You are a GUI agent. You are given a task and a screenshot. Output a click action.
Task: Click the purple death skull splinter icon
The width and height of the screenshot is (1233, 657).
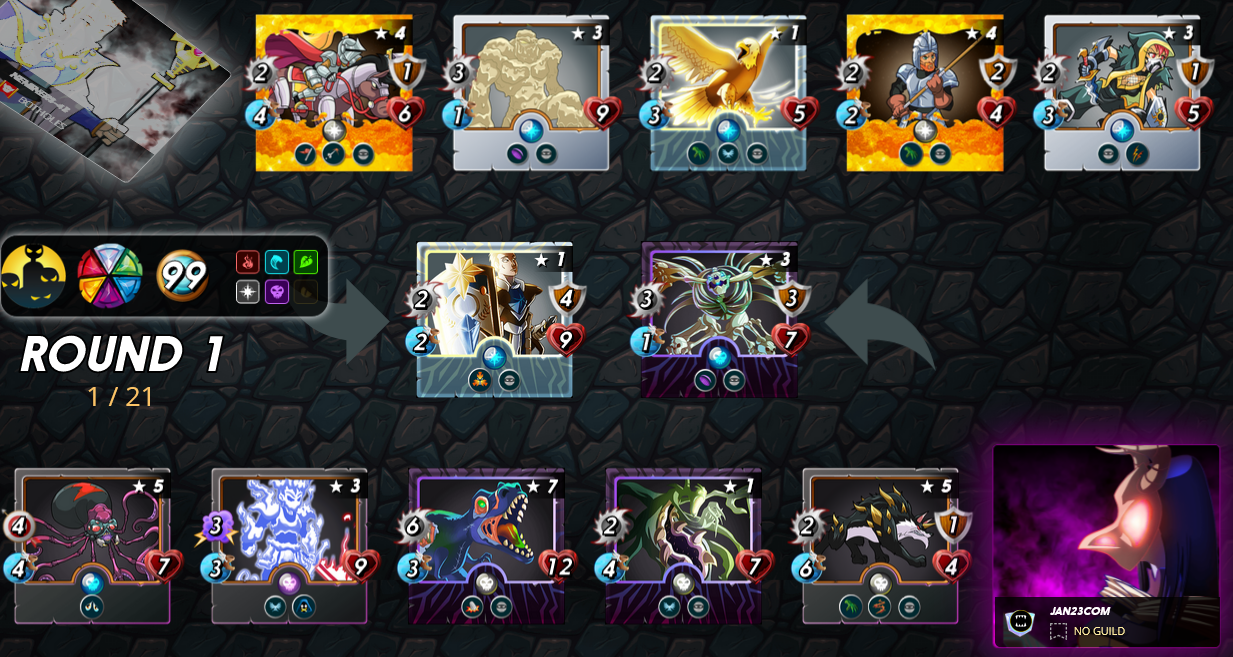[x=277, y=291]
